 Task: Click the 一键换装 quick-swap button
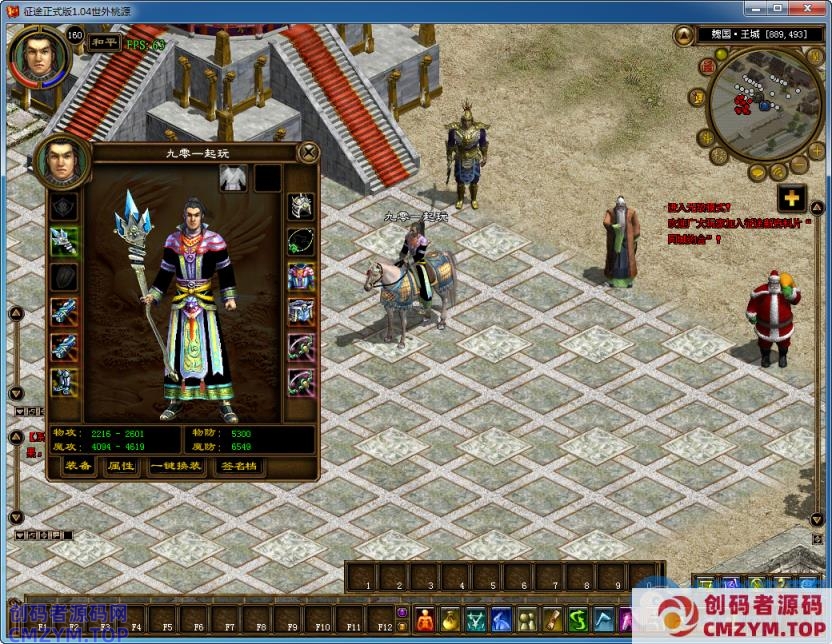175,466
